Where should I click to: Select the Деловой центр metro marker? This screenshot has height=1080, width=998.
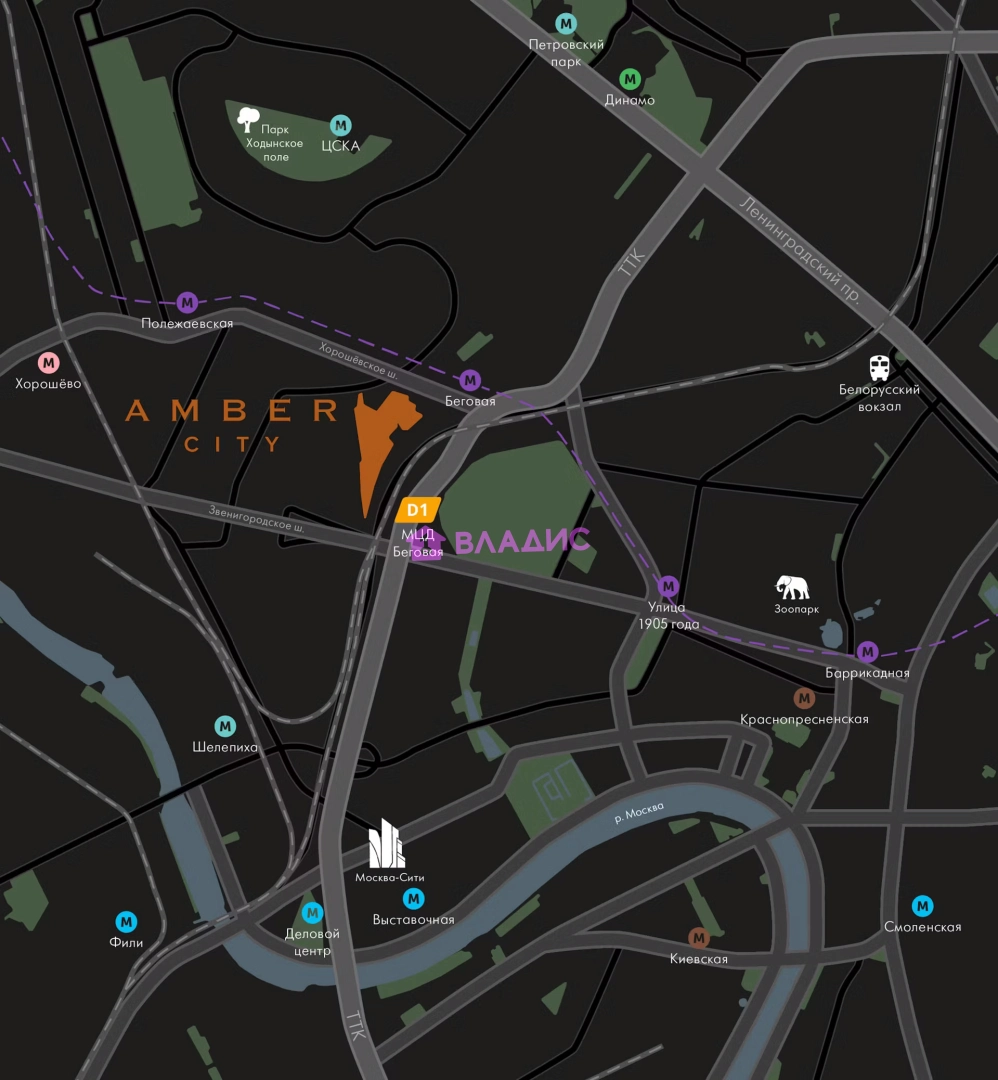point(313,912)
